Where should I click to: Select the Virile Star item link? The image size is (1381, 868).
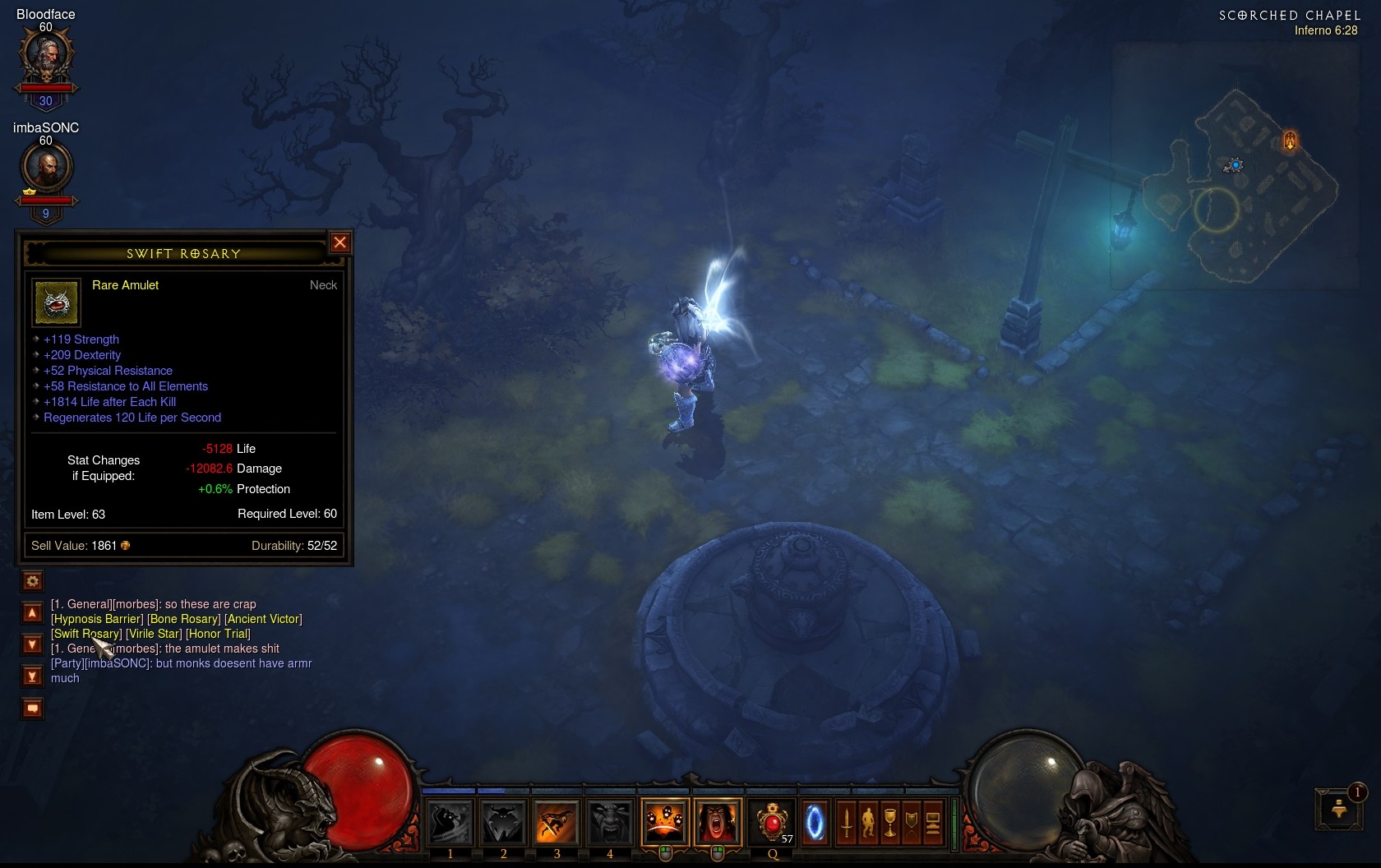click(154, 634)
